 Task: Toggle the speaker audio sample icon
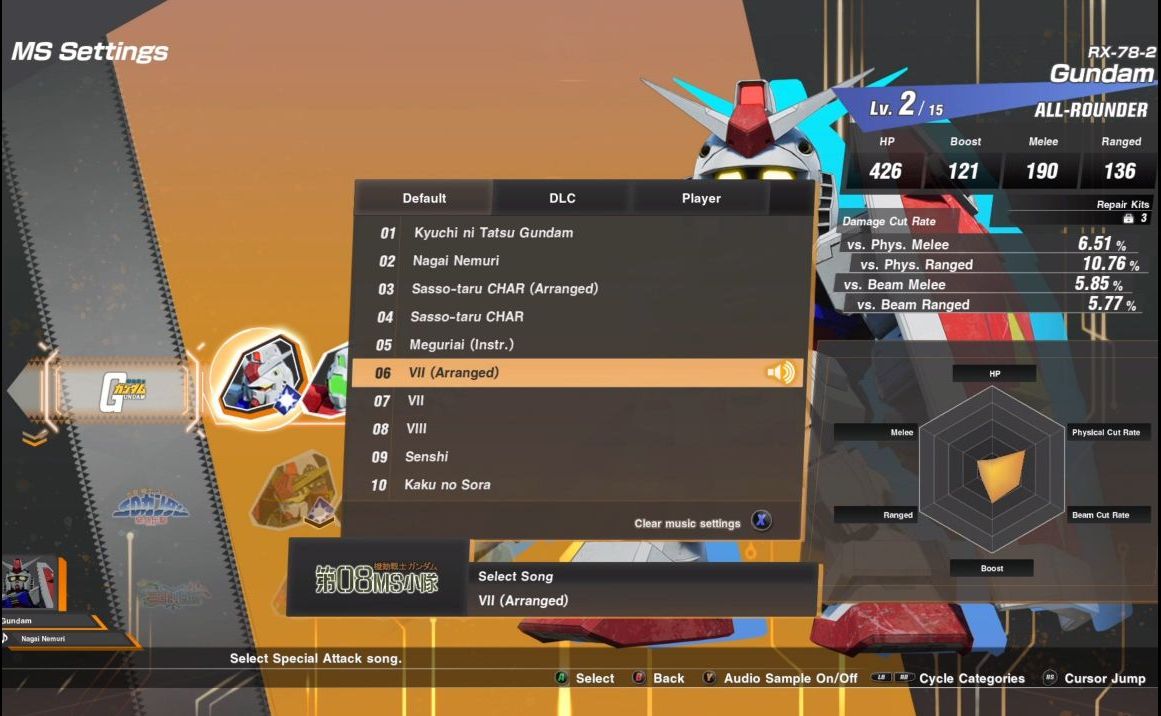[x=780, y=373]
